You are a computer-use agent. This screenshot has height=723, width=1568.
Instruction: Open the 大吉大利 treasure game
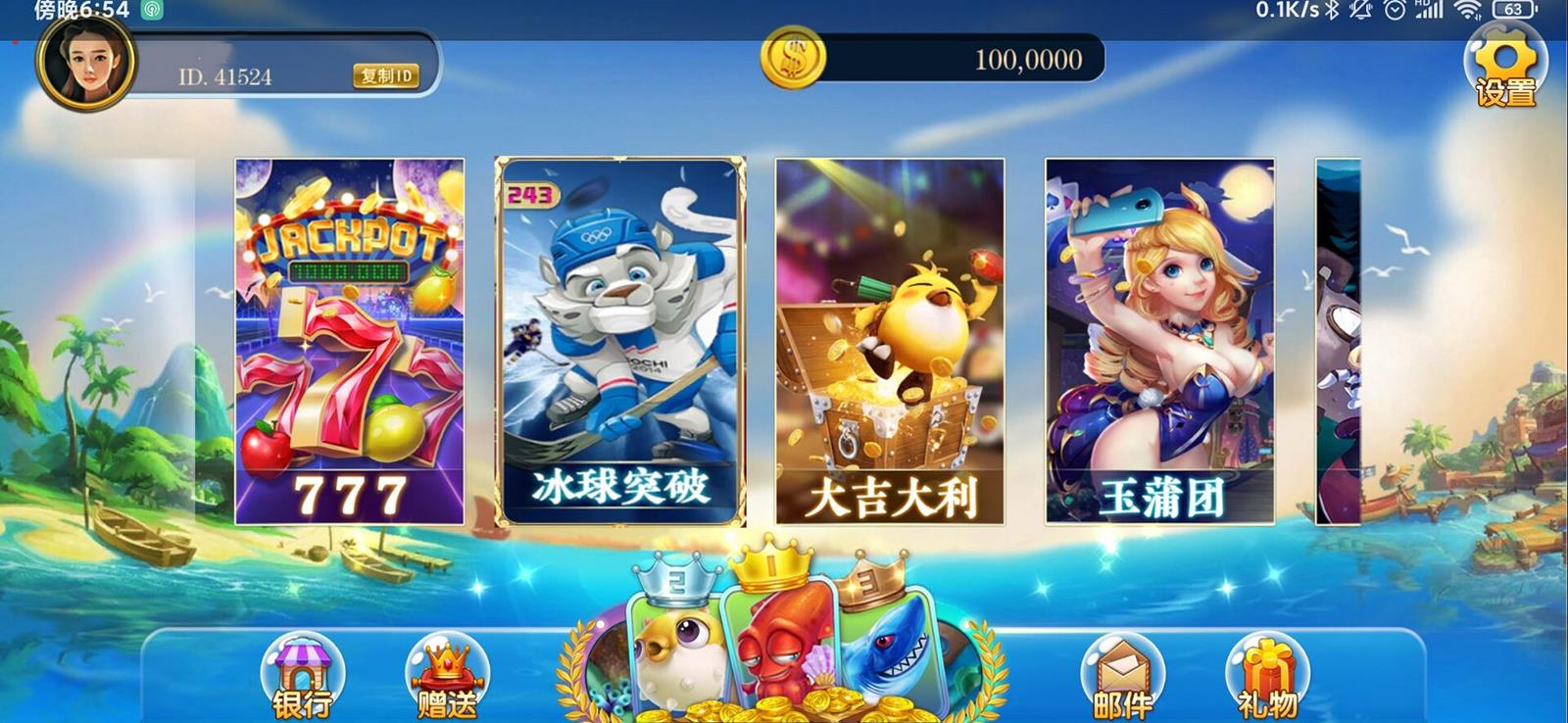pos(894,343)
